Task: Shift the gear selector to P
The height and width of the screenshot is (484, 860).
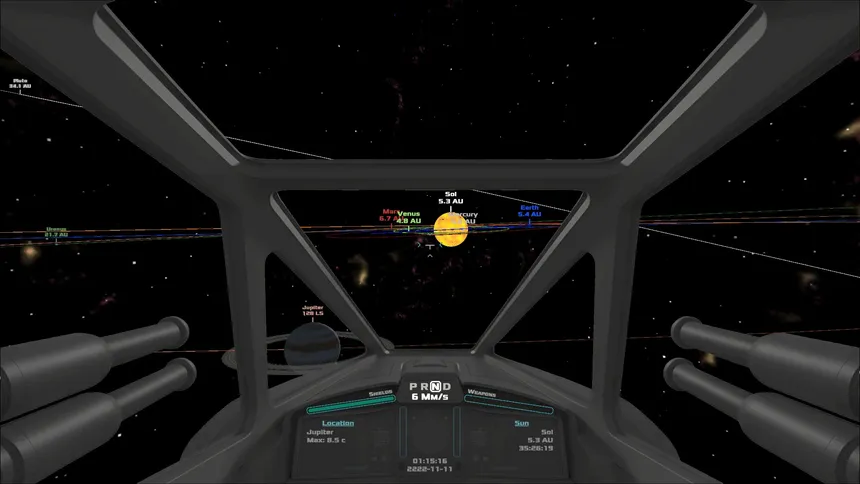Action: (413, 386)
